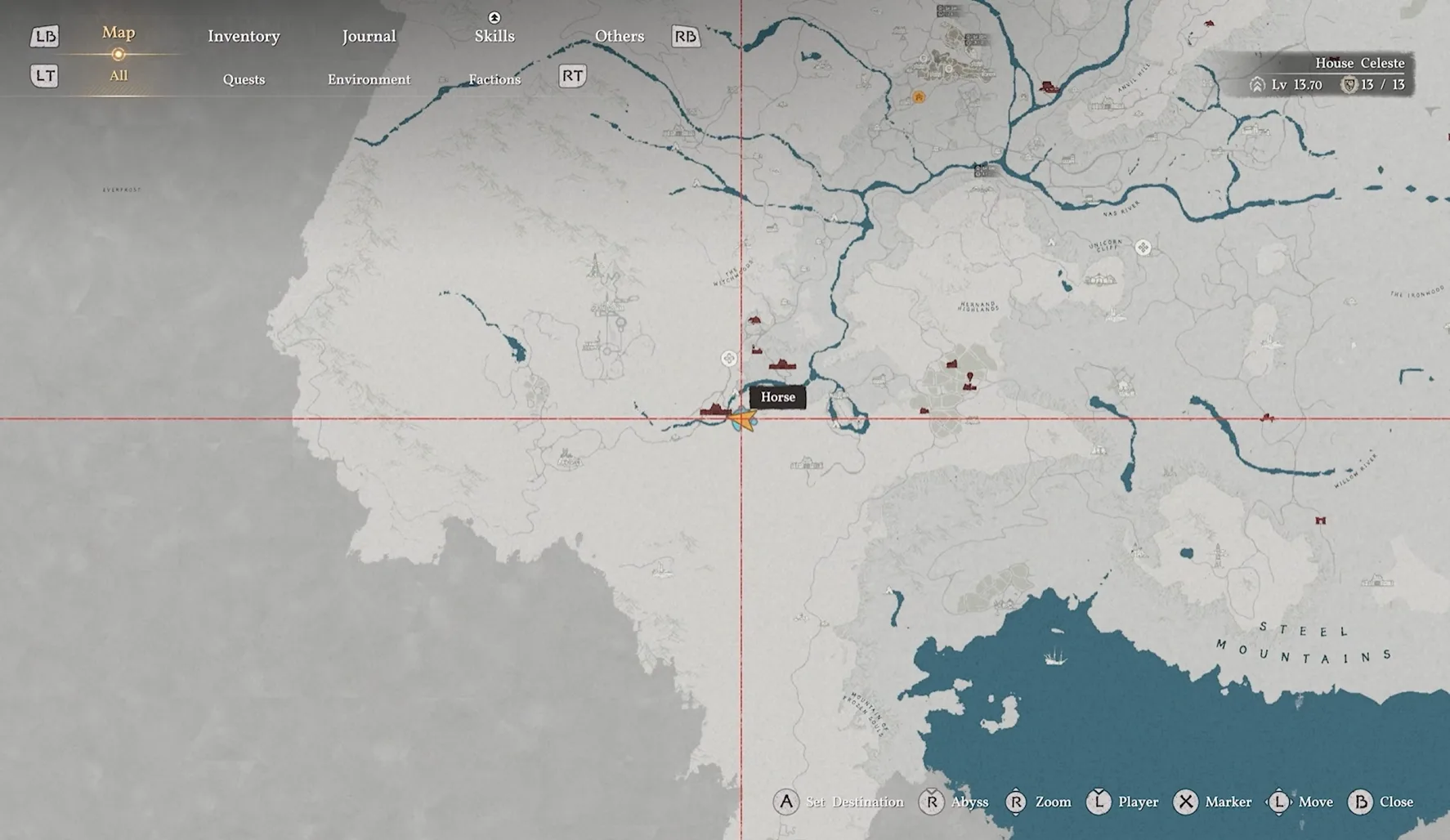Open the Journal tab
Screen dimensions: 1450x840
369,36
